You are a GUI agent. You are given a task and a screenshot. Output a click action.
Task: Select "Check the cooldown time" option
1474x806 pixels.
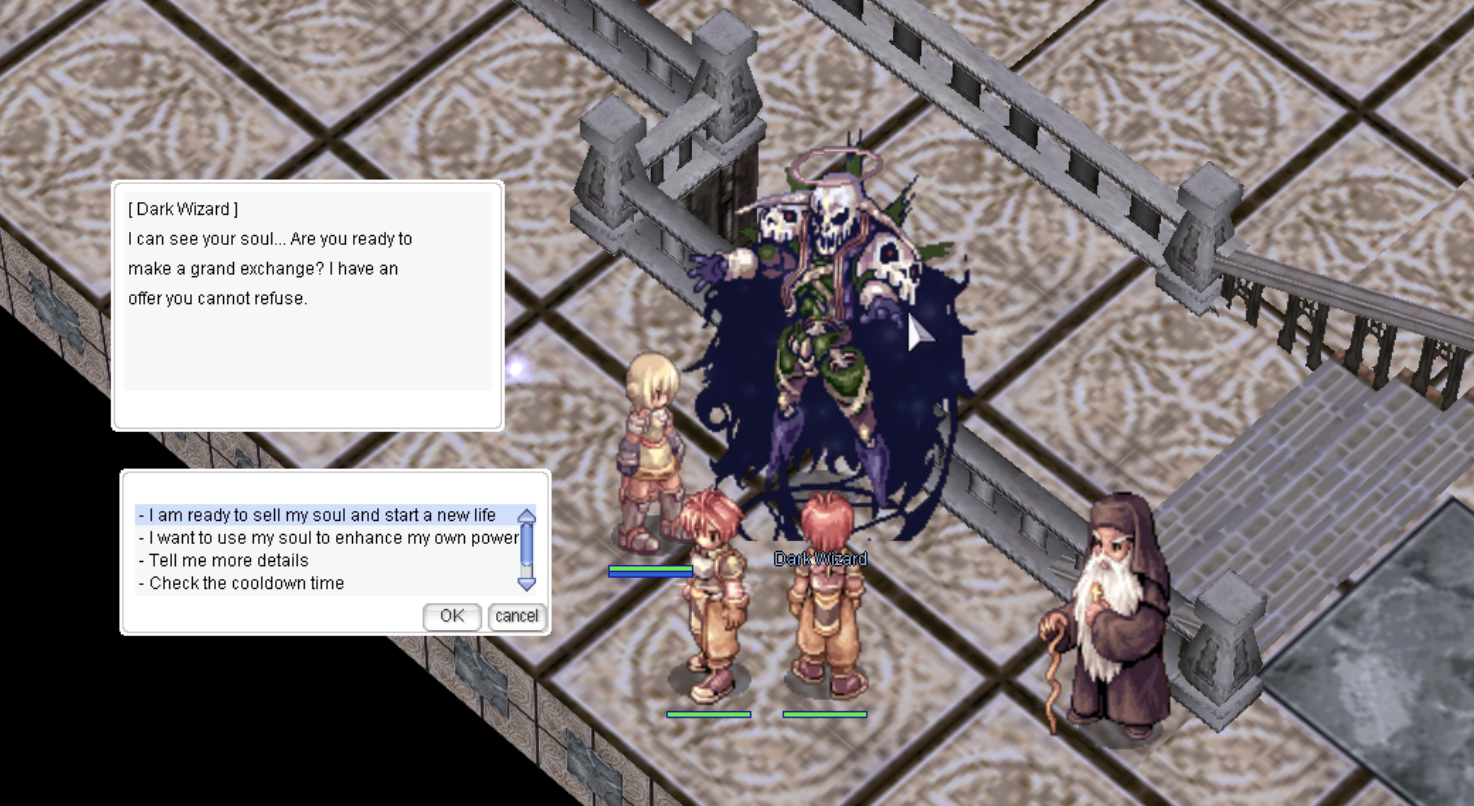(x=246, y=583)
